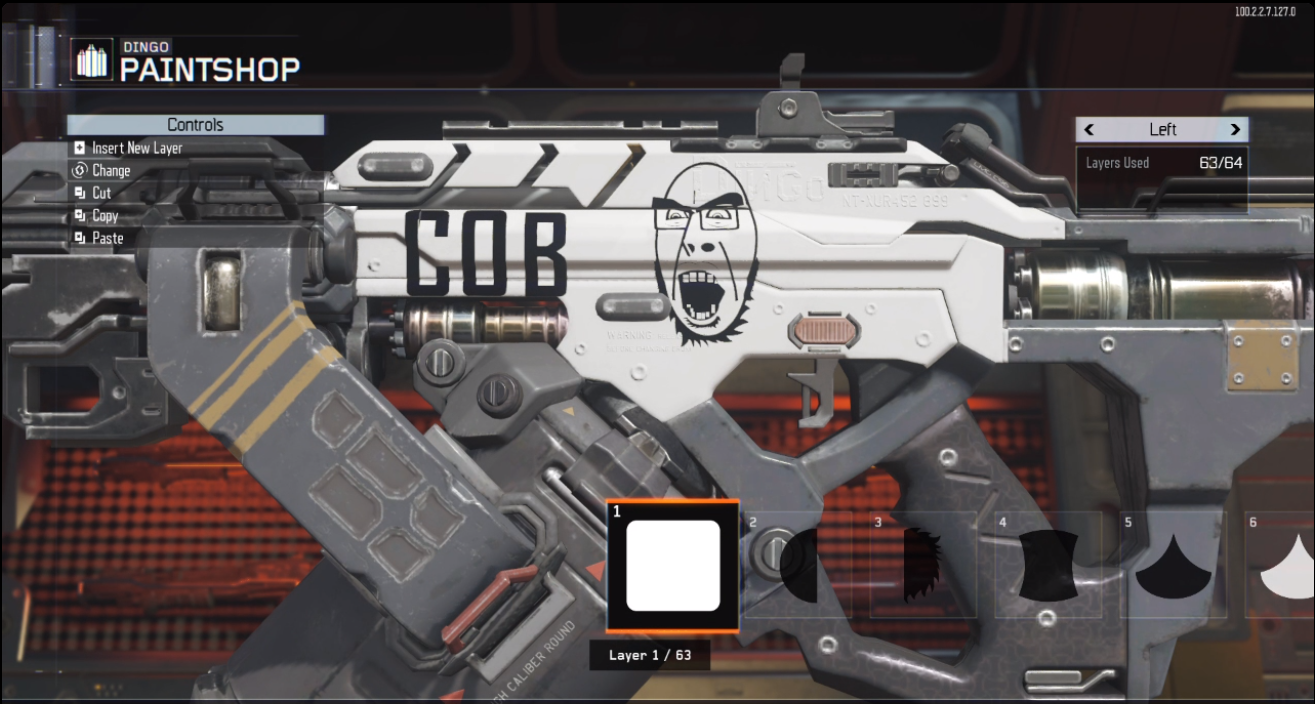Choose Insert New Layer in Controls
The width and height of the screenshot is (1315, 704).
click(x=136, y=148)
